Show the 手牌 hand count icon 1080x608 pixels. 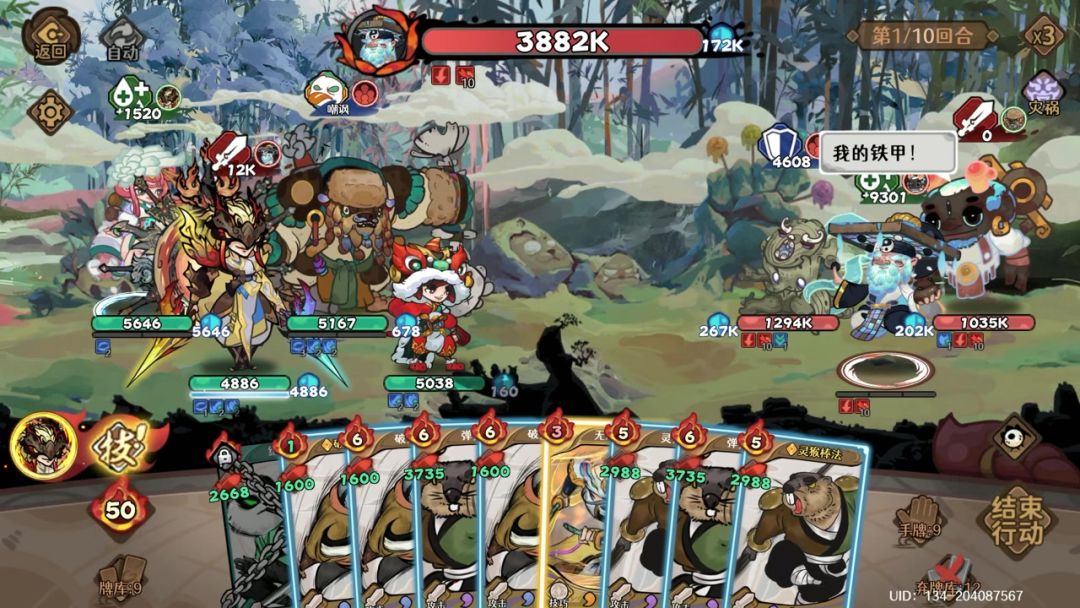917,516
